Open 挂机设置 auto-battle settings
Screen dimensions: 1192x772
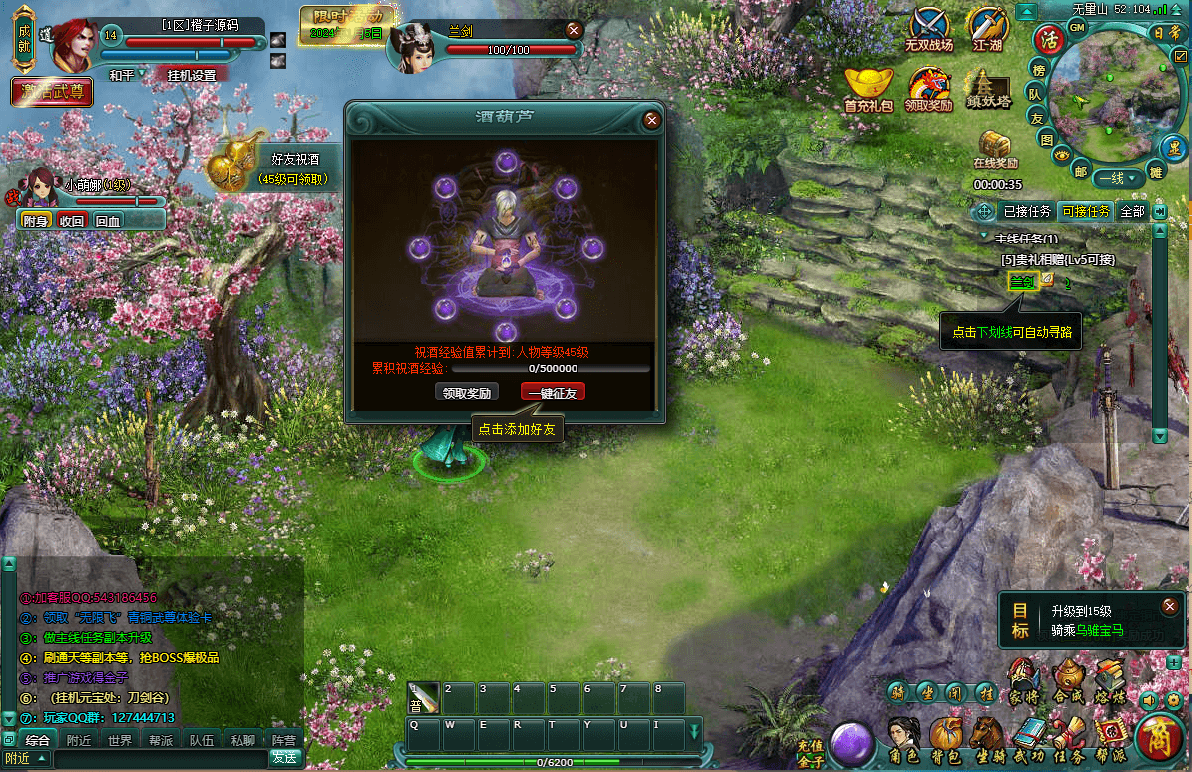point(192,75)
